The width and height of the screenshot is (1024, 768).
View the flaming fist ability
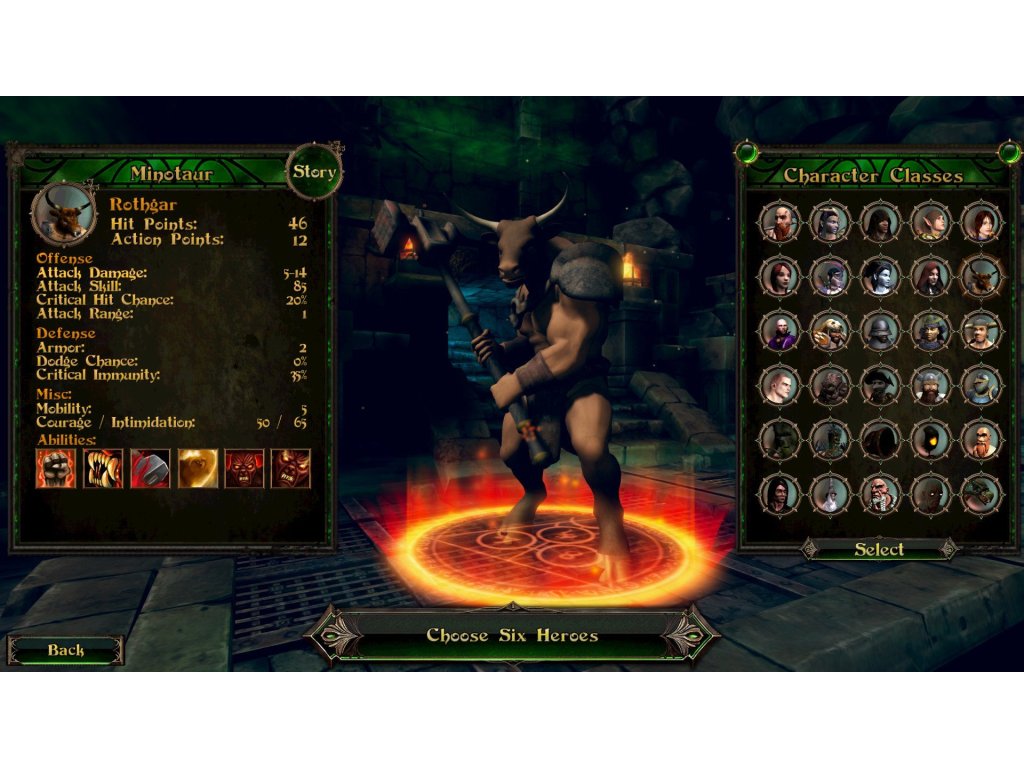(x=56, y=468)
